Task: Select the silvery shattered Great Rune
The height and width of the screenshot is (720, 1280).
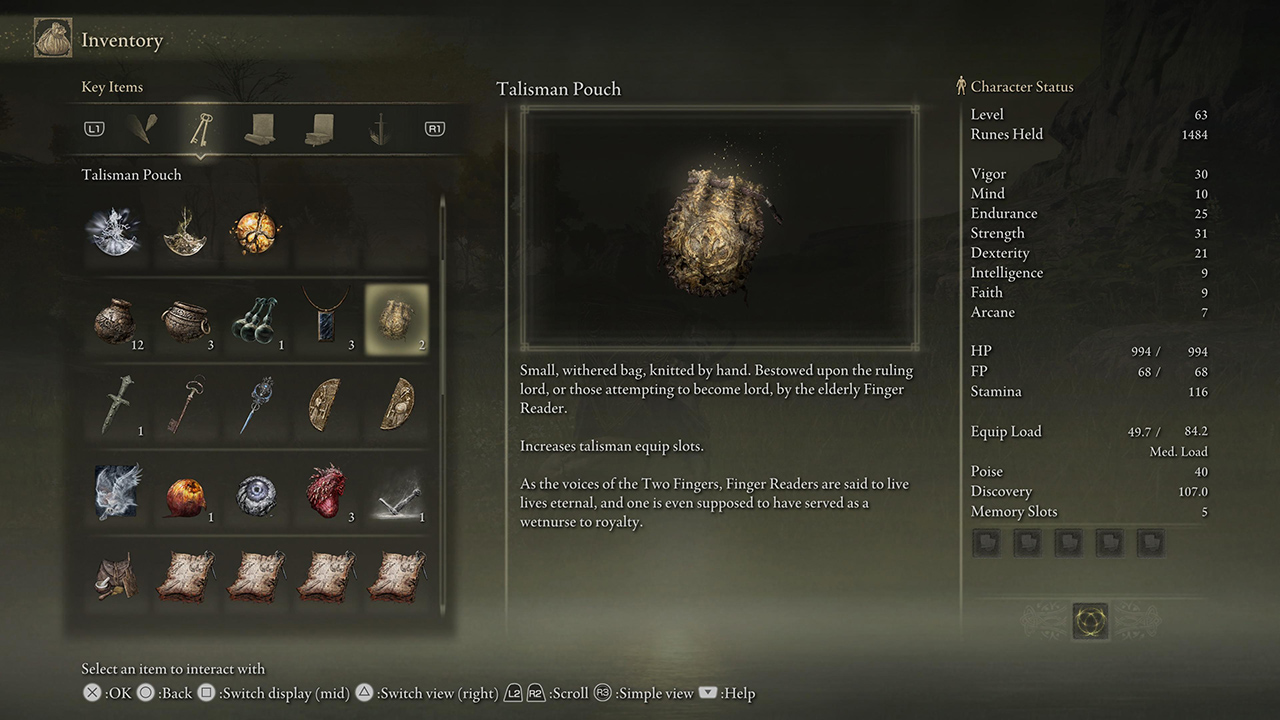Action: pyautogui.click(x=117, y=232)
